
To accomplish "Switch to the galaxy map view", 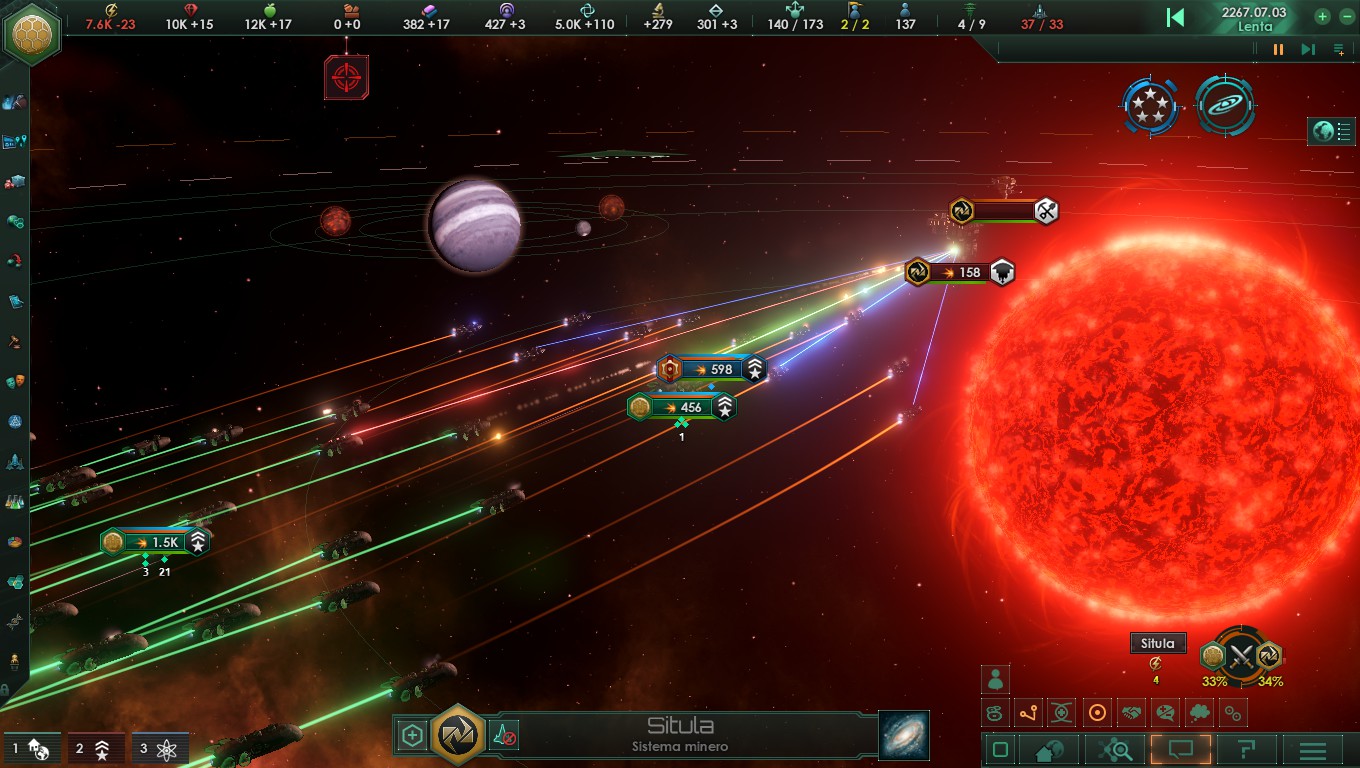I will pyautogui.click(x=904, y=735).
